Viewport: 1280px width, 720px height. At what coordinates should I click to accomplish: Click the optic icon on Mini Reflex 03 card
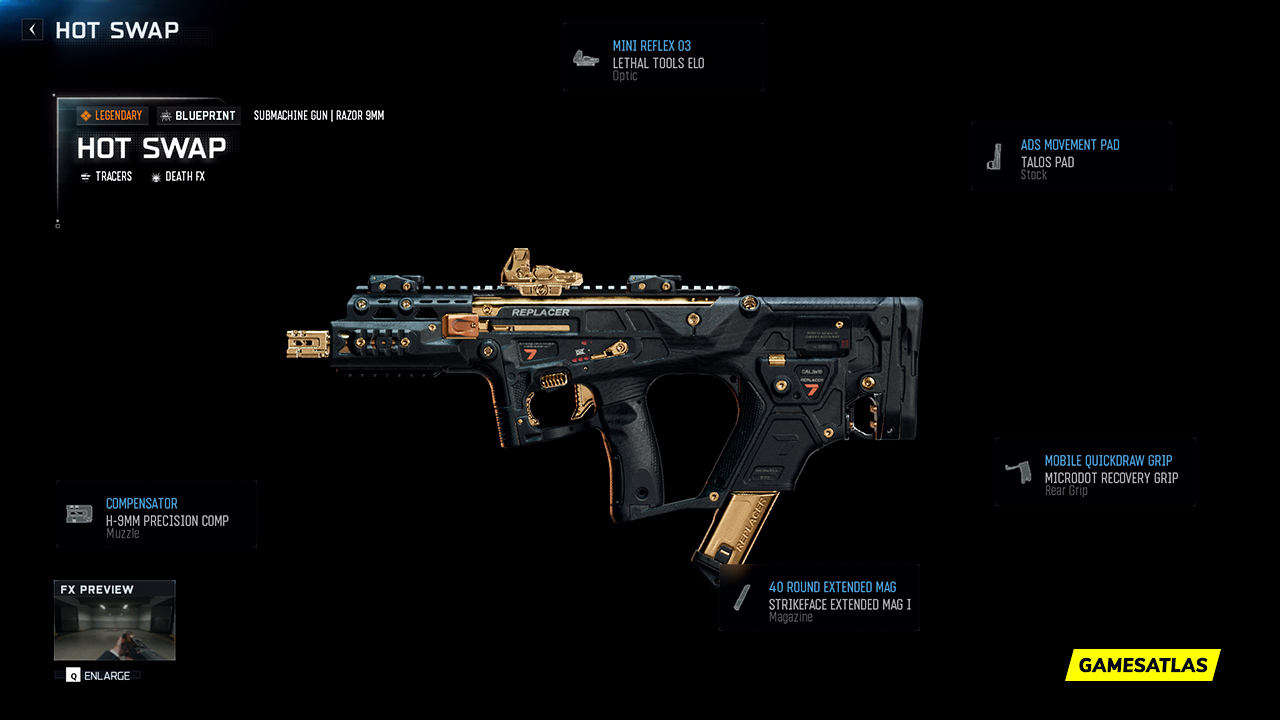coord(585,56)
